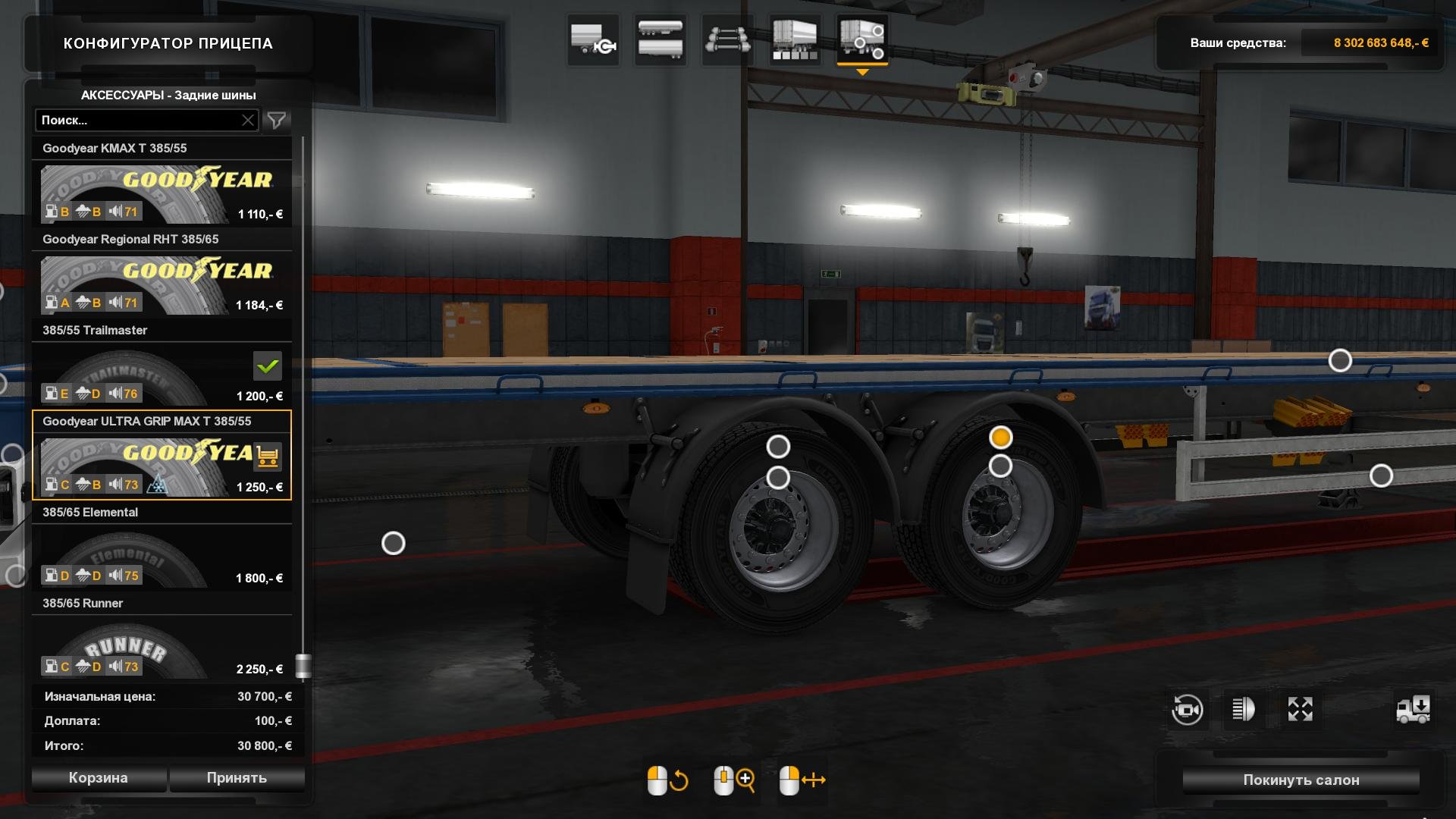
Task: Open the white hotspot on the right side rail
Action: [x=1381, y=475]
